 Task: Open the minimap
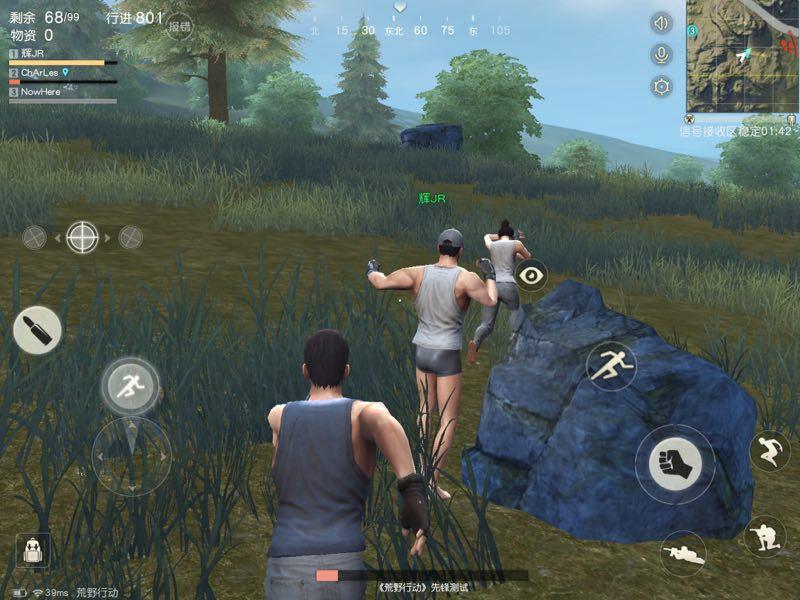[742, 57]
